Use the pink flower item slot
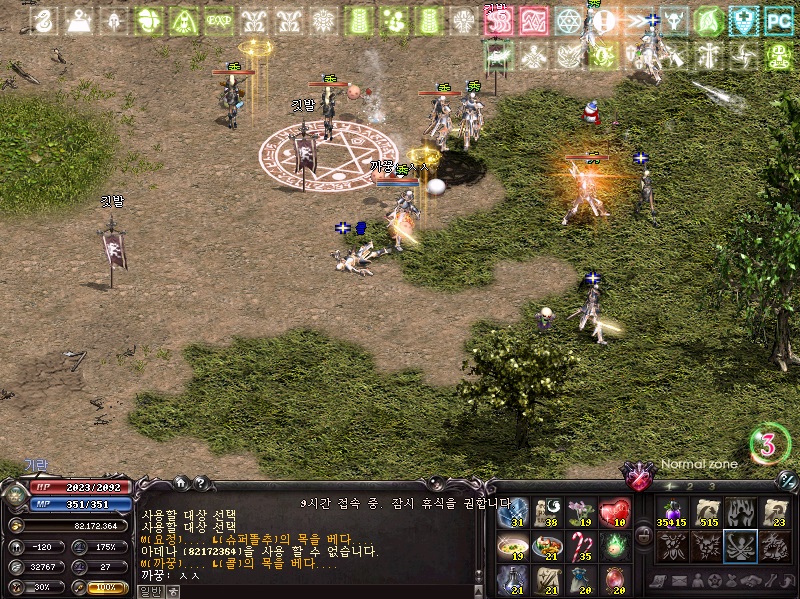The image size is (800, 599). tap(580, 513)
